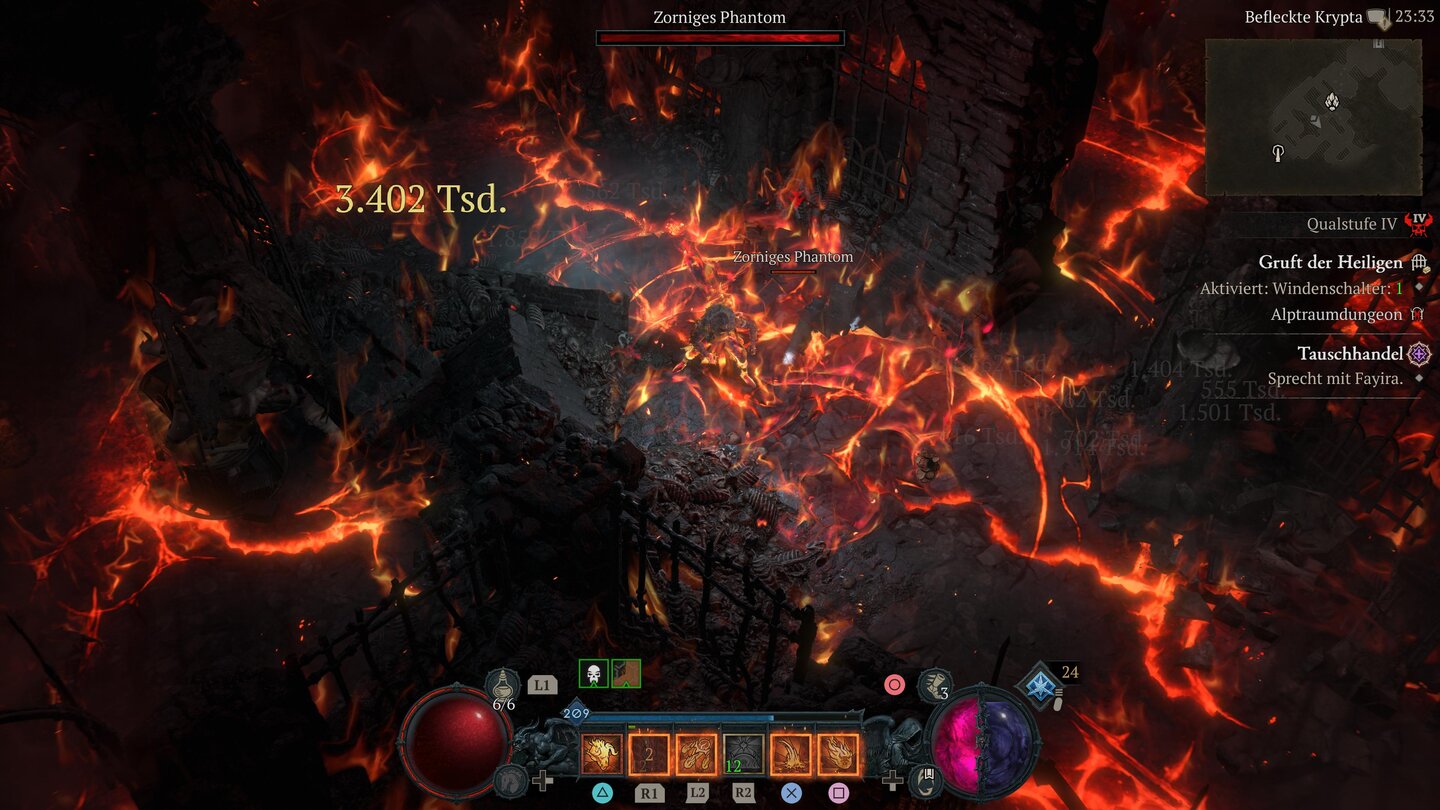Open the chat bubble icon beside the clock

(1378, 17)
